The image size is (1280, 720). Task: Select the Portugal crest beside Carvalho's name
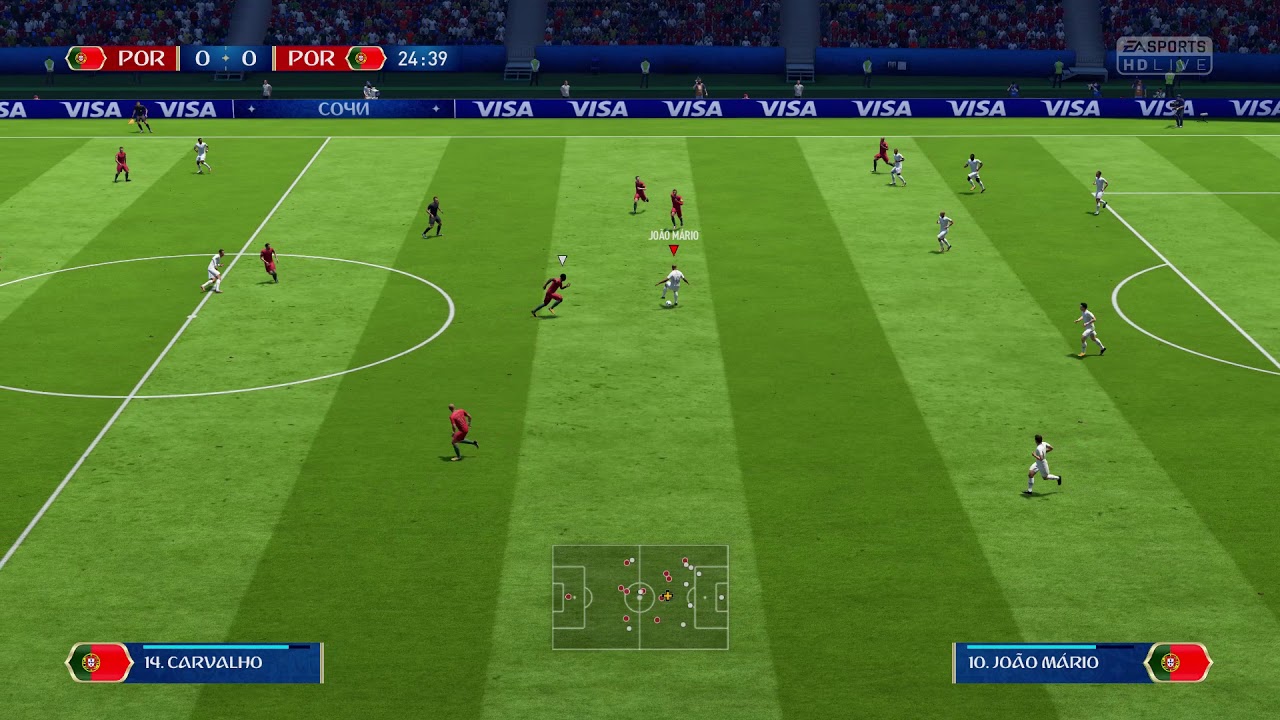[x=91, y=662]
